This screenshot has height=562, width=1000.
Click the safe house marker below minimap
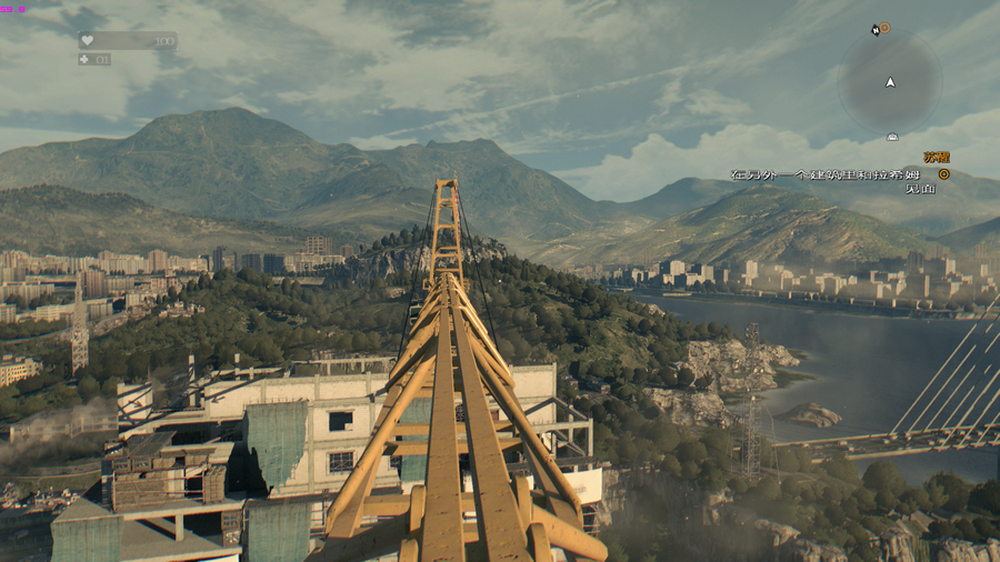[892, 136]
